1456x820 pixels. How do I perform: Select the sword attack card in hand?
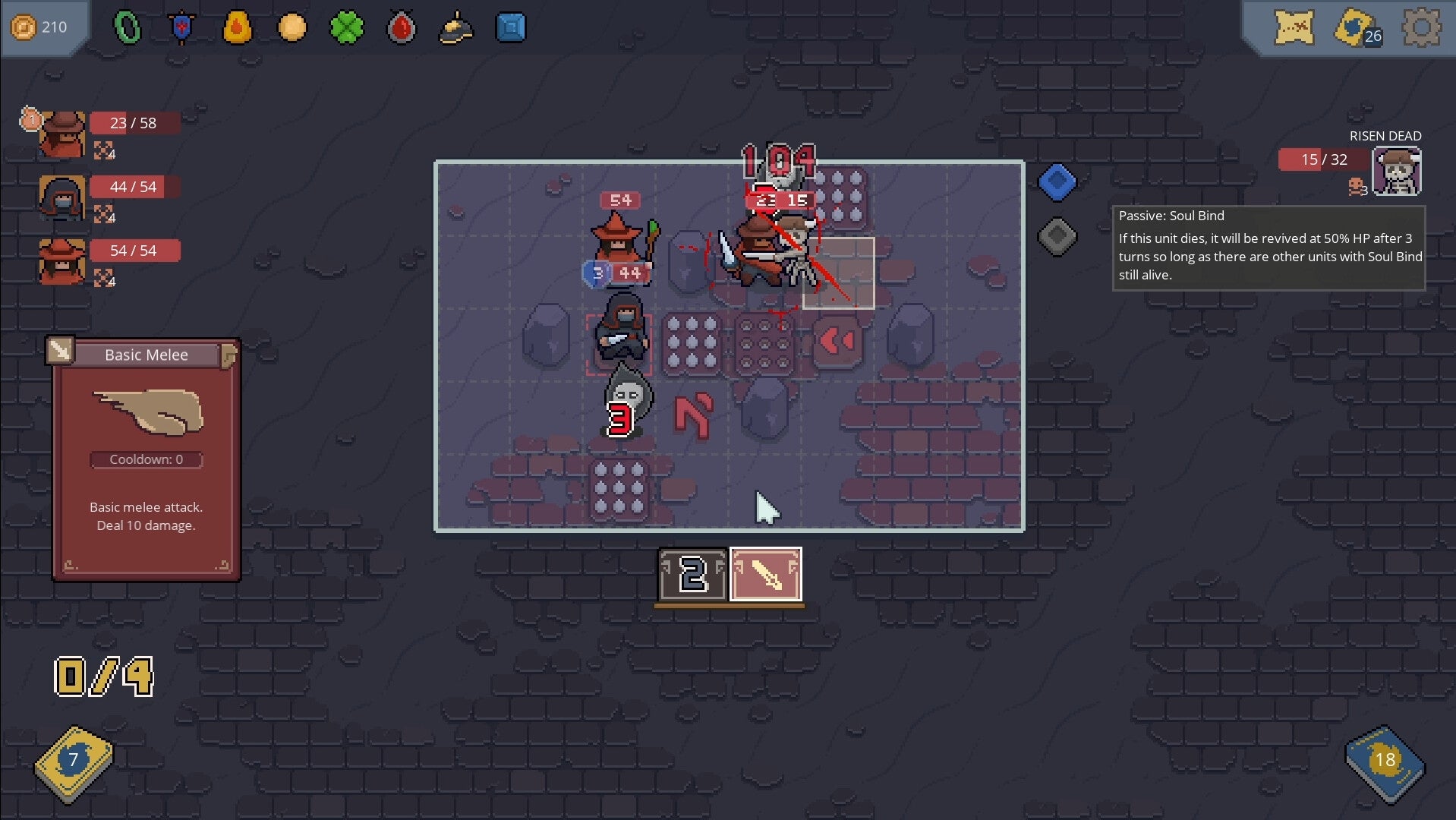click(x=765, y=575)
